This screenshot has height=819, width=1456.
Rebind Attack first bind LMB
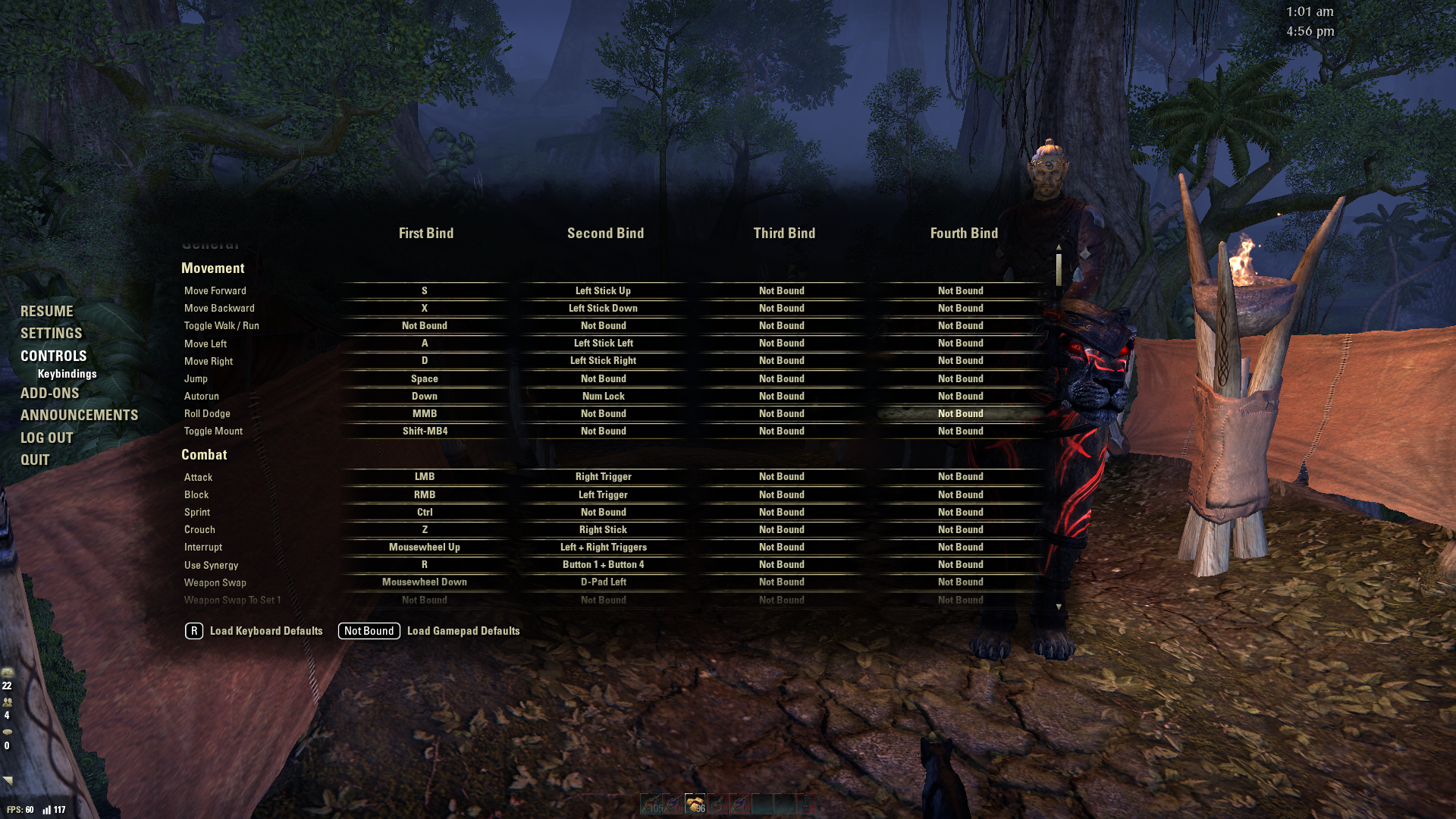tap(425, 477)
